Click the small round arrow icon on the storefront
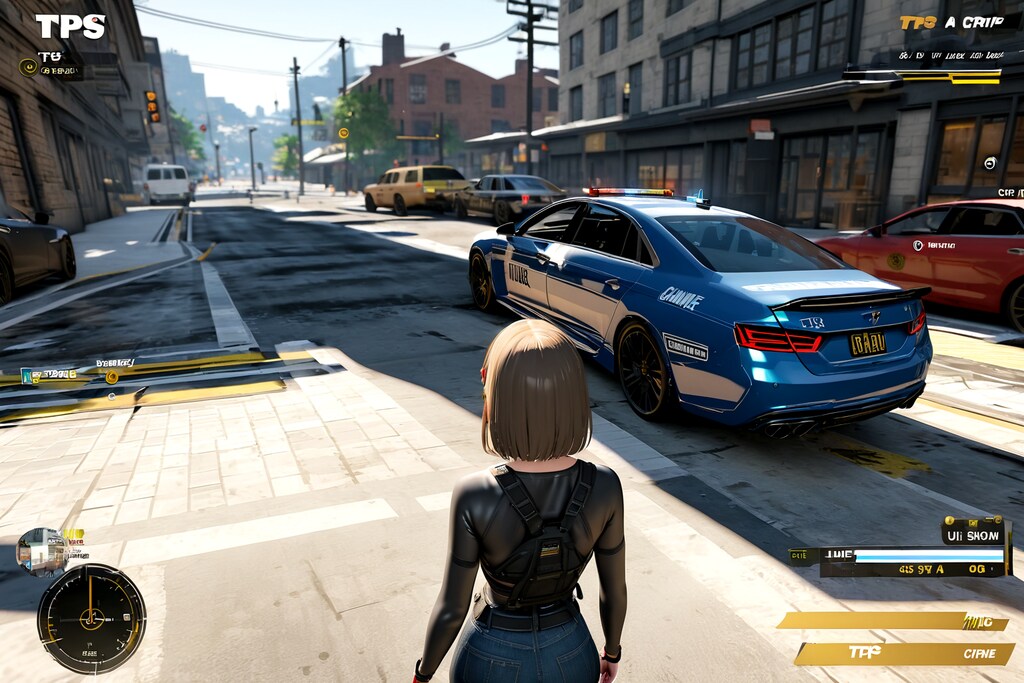 point(990,162)
